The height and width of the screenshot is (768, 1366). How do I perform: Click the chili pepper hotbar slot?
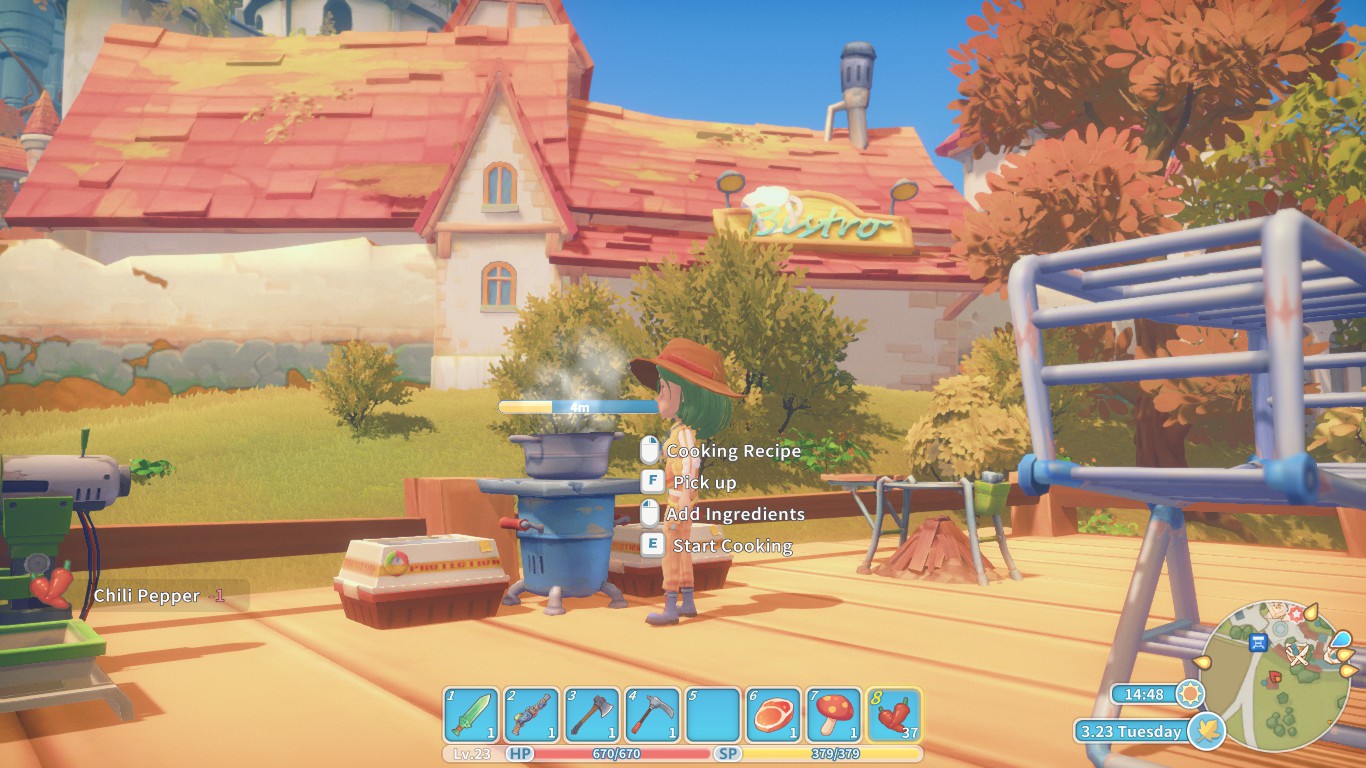pyautogui.click(x=893, y=715)
